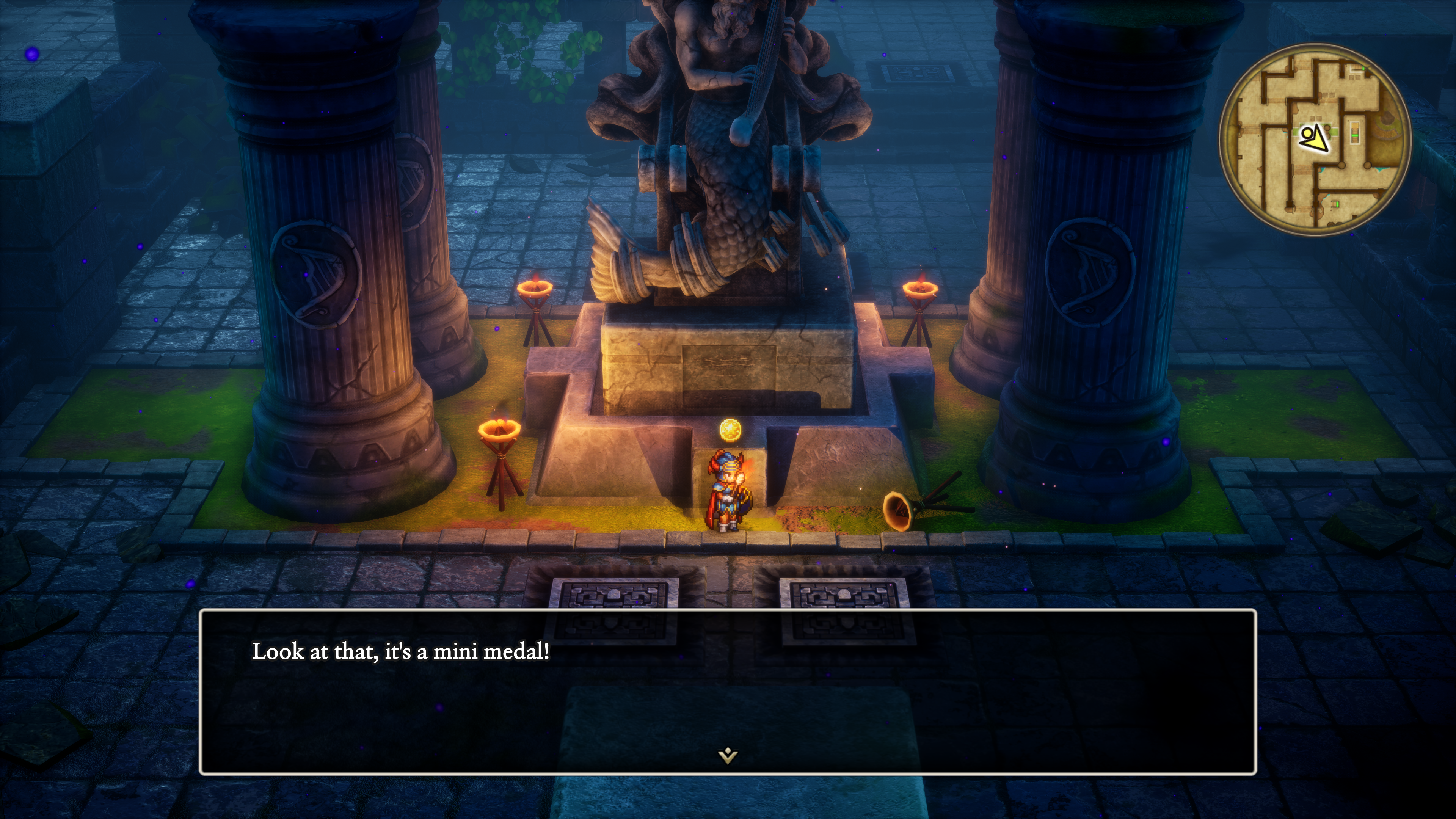Advance dialogue with the continue arrow
This screenshot has height=819, width=1456.
coord(728,755)
